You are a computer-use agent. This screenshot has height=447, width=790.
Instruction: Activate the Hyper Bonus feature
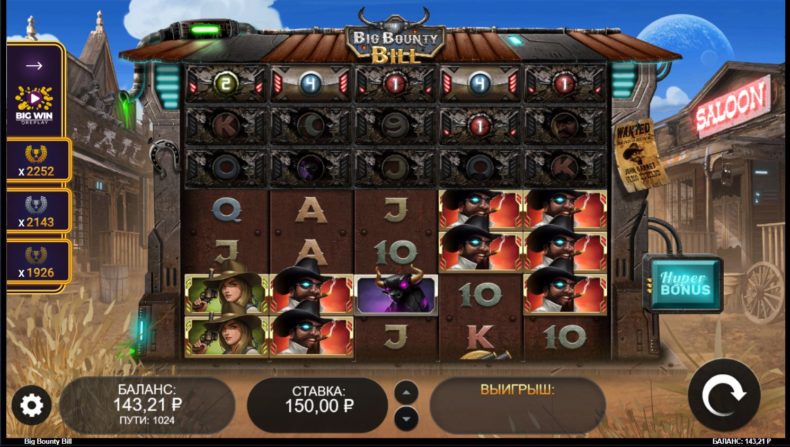click(x=683, y=283)
